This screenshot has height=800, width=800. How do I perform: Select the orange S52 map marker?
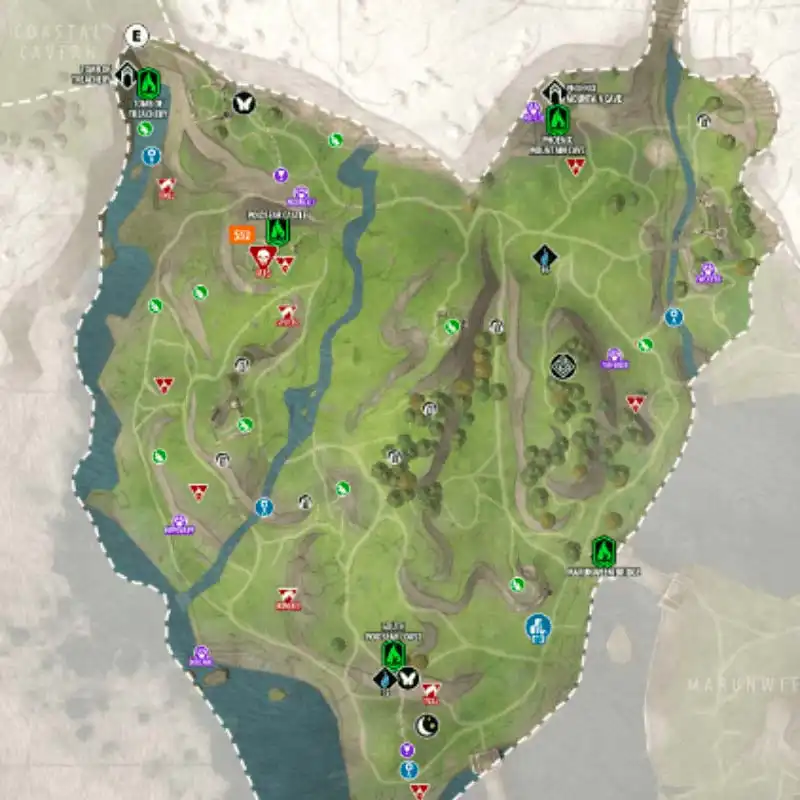tap(240, 235)
